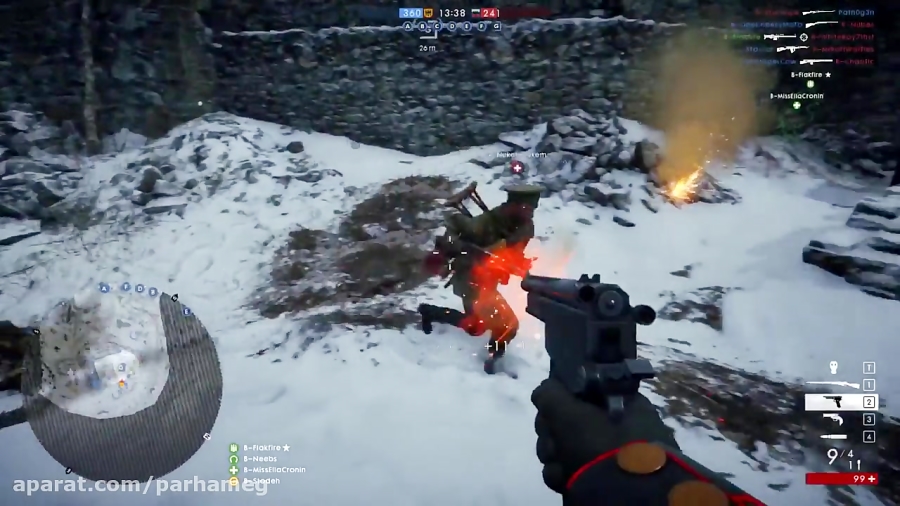Click the top kill feed entry
900x506 pixels.
point(818,13)
